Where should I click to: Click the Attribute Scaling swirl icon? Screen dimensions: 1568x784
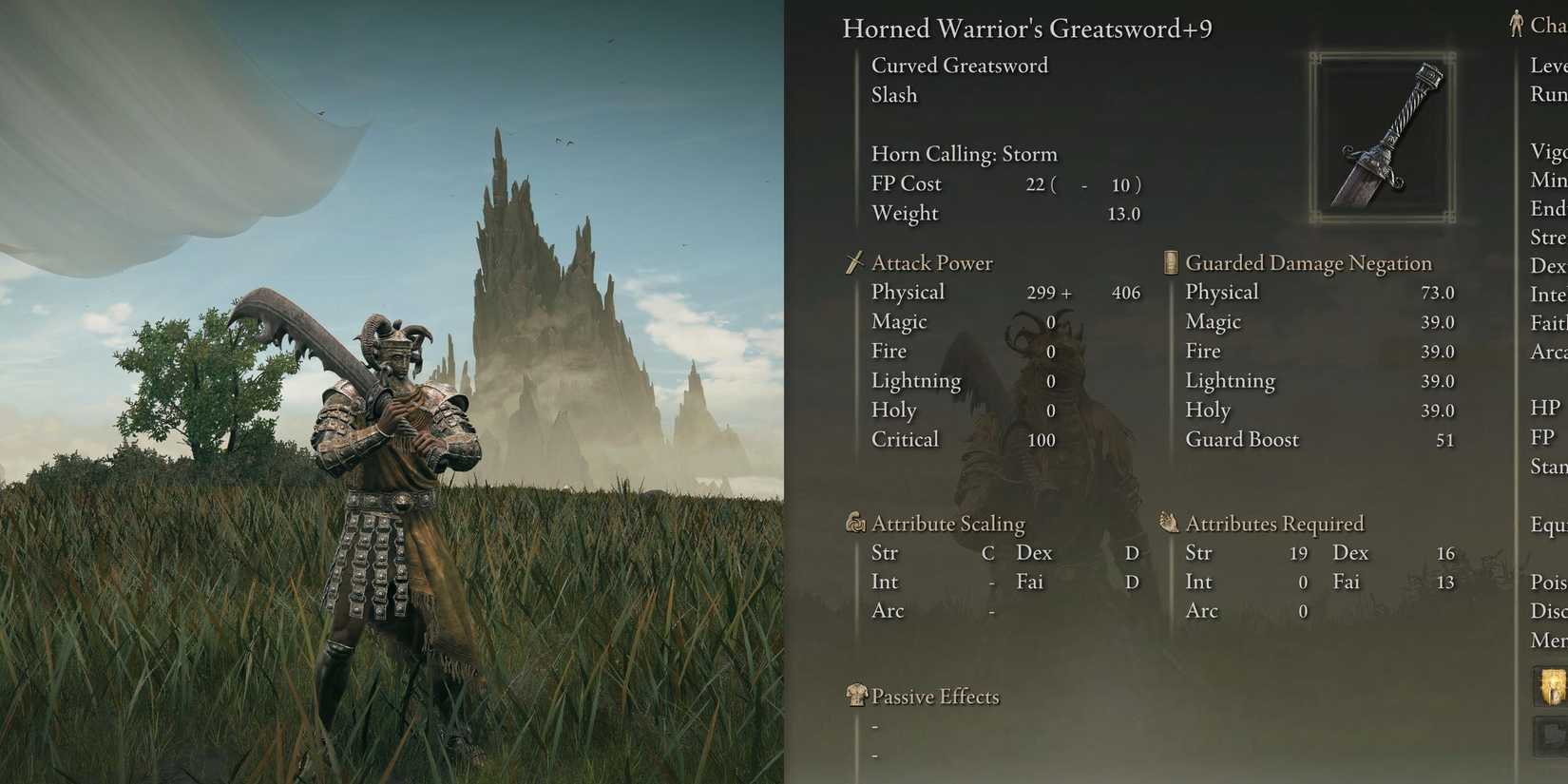pyautogui.click(x=853, y=523)
